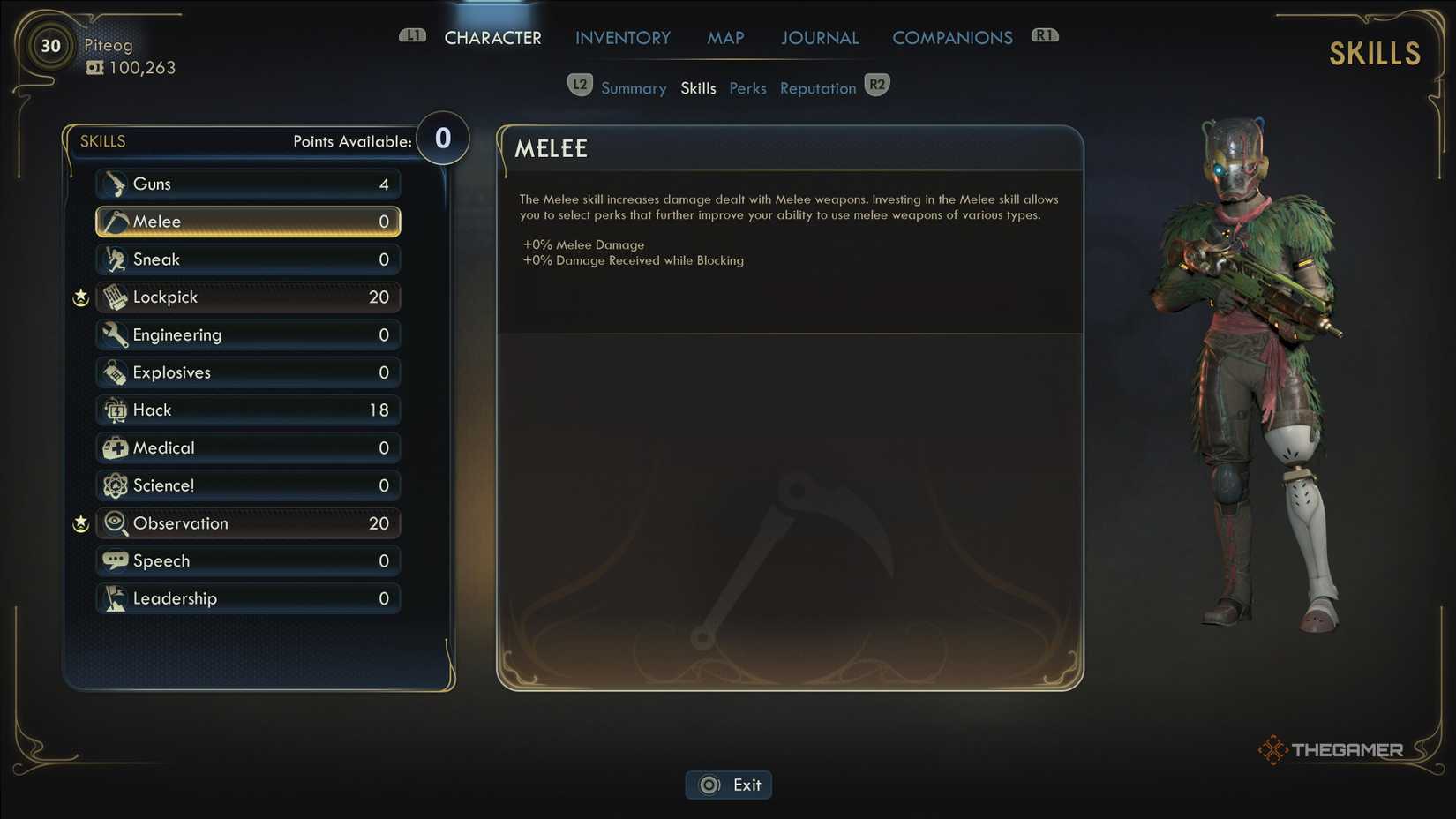
Task: Switch to the Perks tab
Action: (x=747, y=87)
